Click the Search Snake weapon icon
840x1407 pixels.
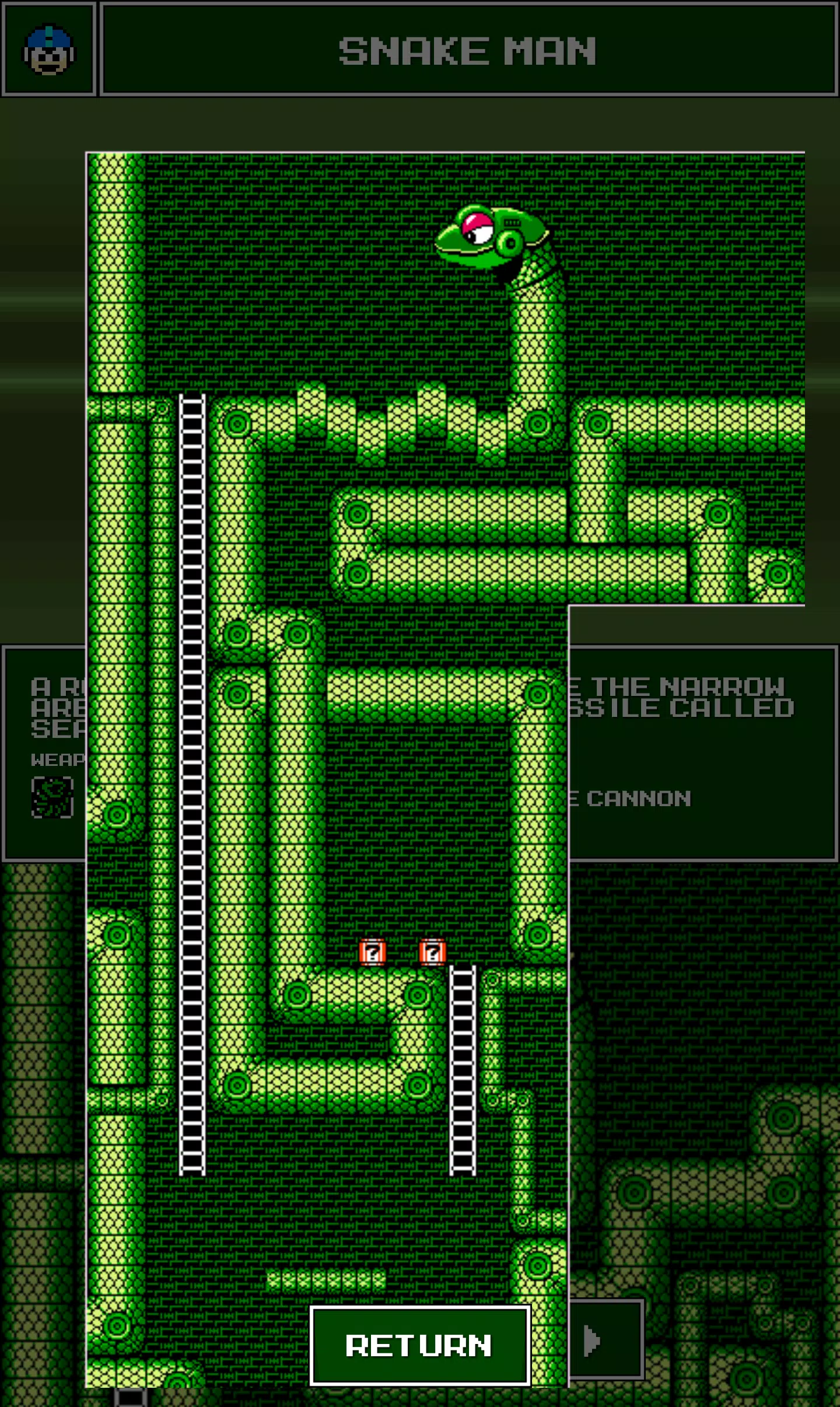[52, 797]
